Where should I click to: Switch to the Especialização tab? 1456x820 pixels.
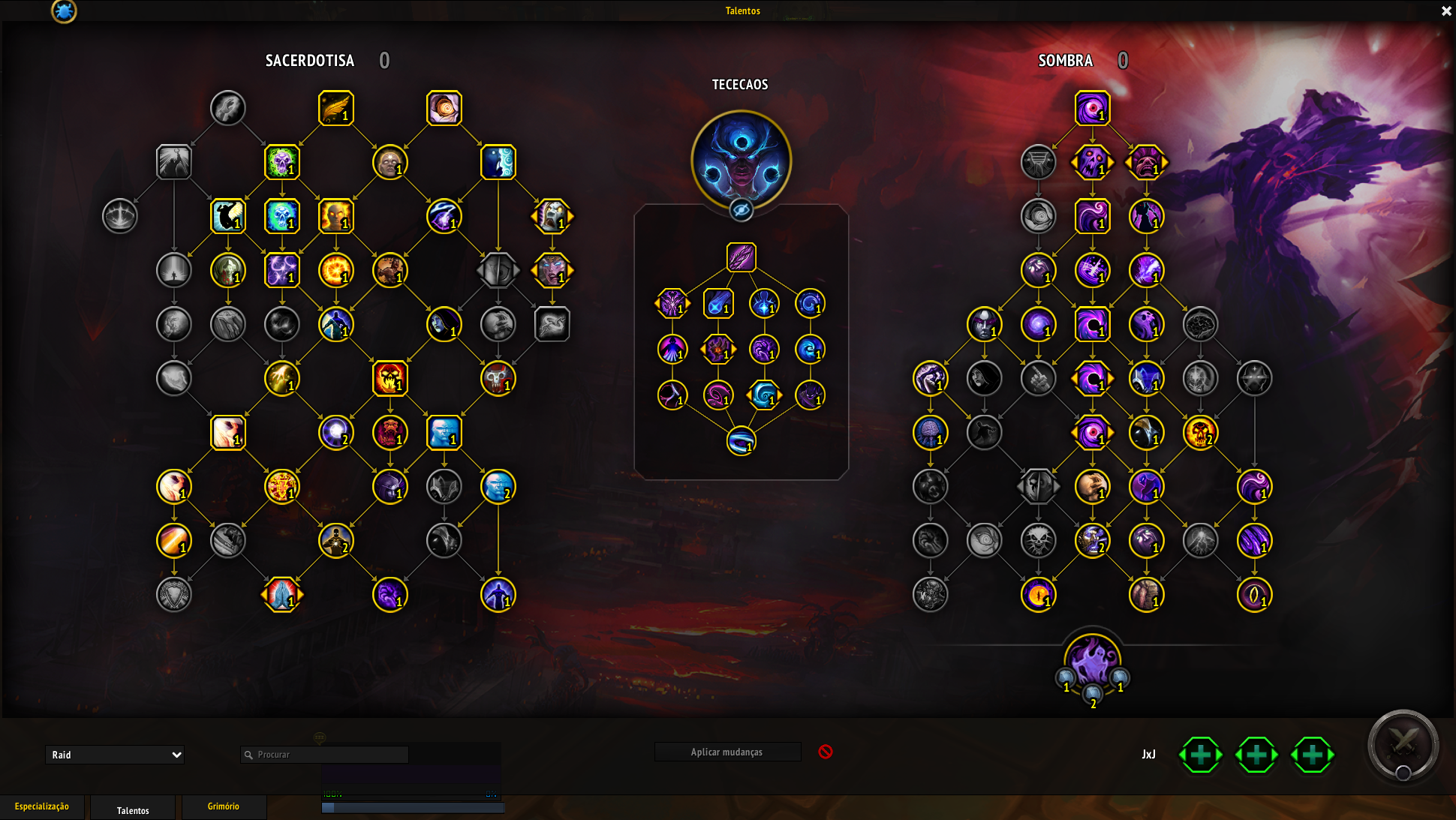tap(42, 806)
